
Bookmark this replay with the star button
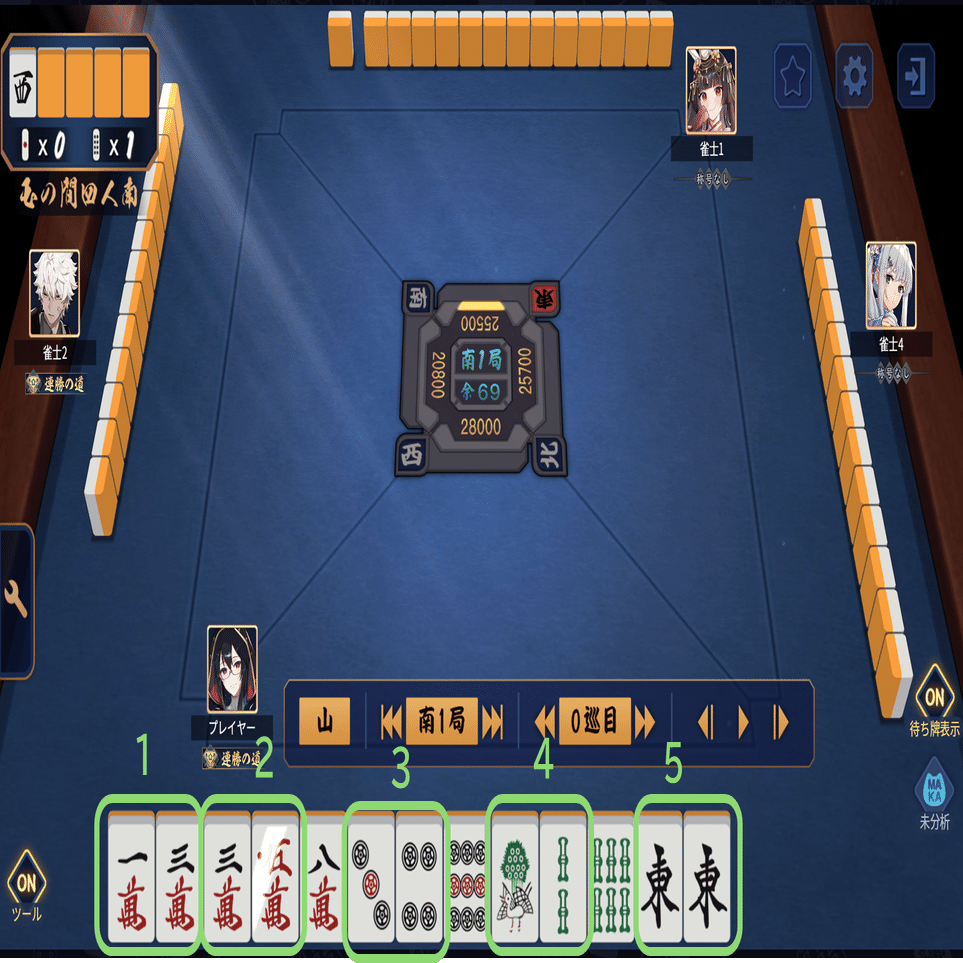point(793,75)
